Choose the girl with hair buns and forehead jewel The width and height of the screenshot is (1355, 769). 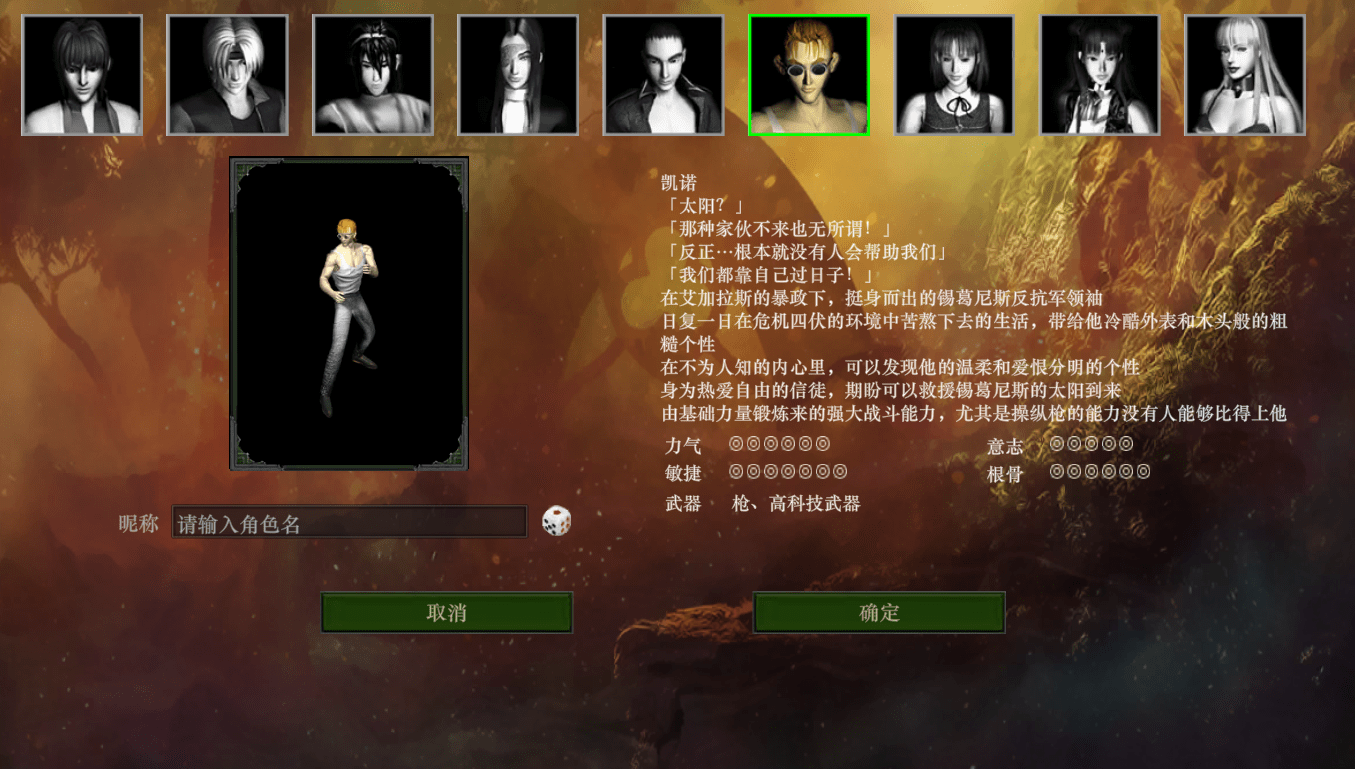pyautogui.click(x=1100, y=75)
